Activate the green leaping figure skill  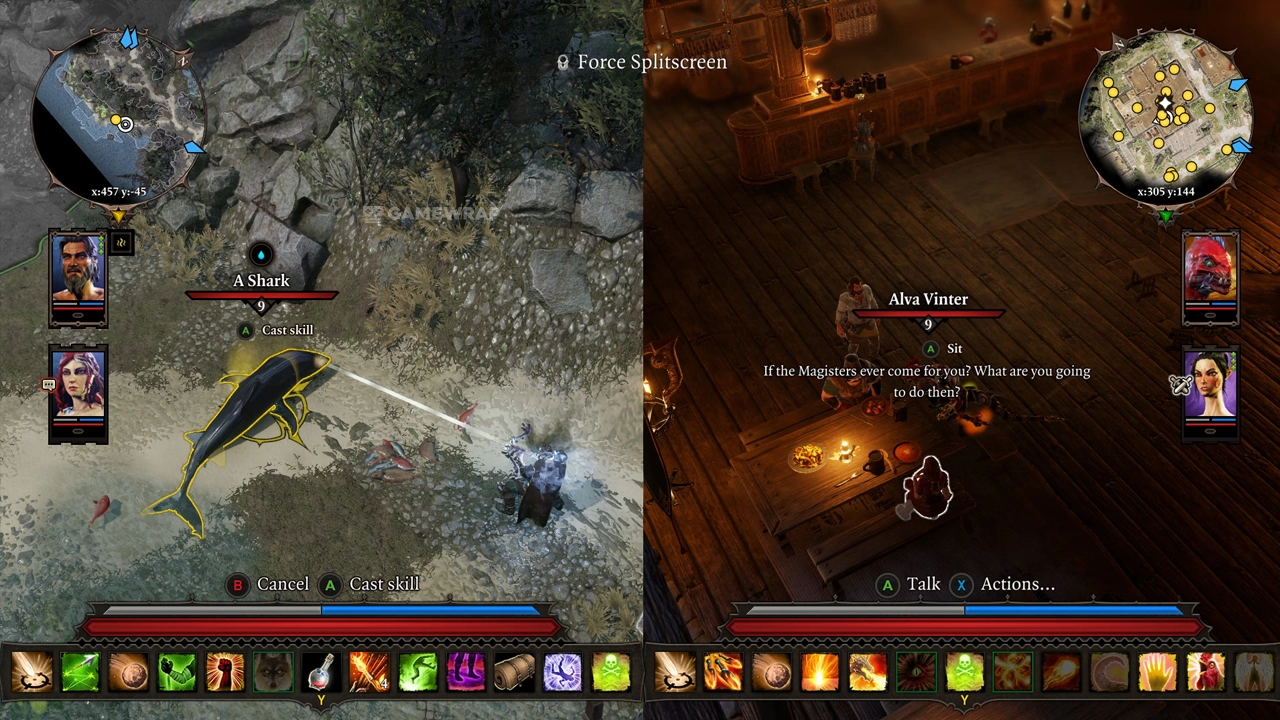(417, 672)
